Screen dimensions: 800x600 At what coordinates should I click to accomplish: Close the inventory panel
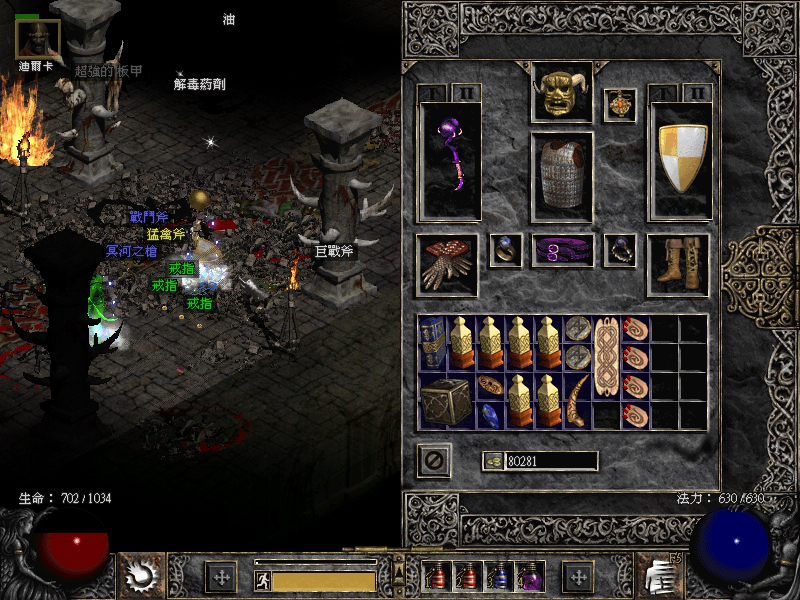[434, 461]
